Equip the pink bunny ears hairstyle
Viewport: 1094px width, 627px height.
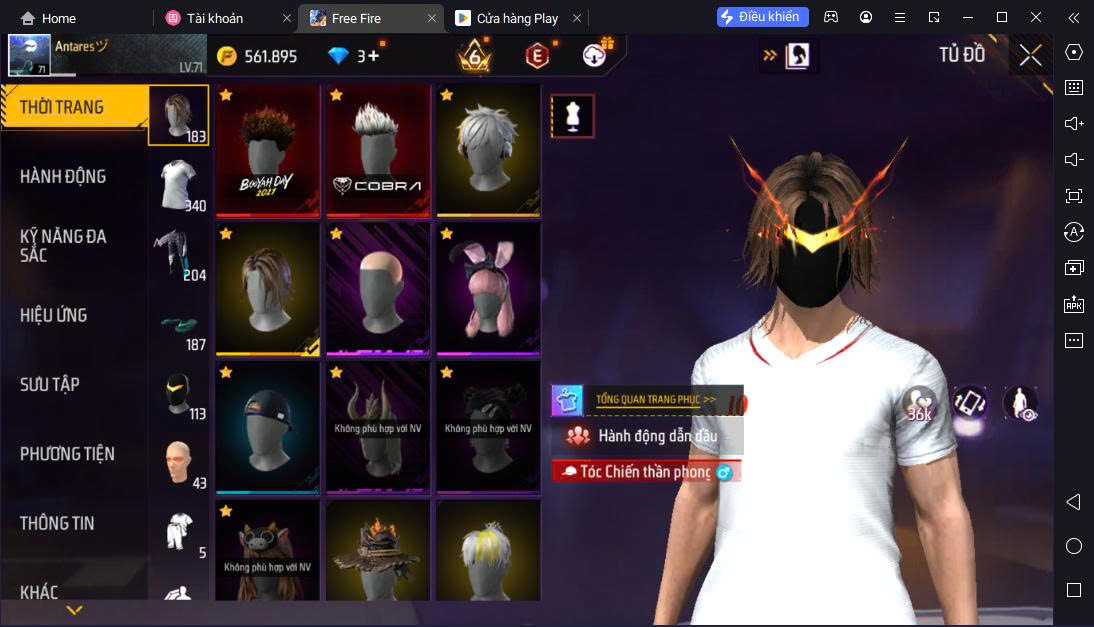tap(488, 289)
